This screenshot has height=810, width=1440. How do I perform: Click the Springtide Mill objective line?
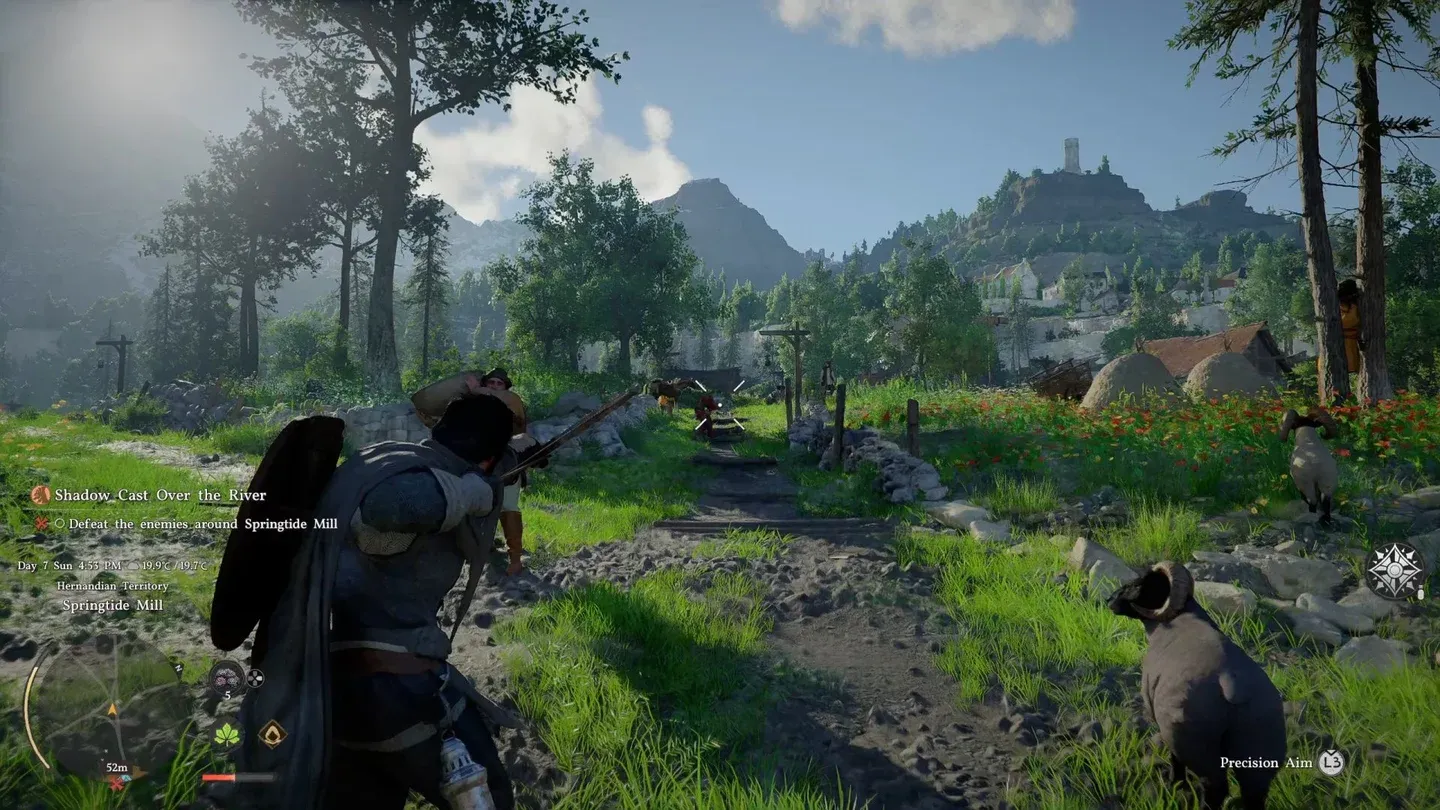click(195, 524)
